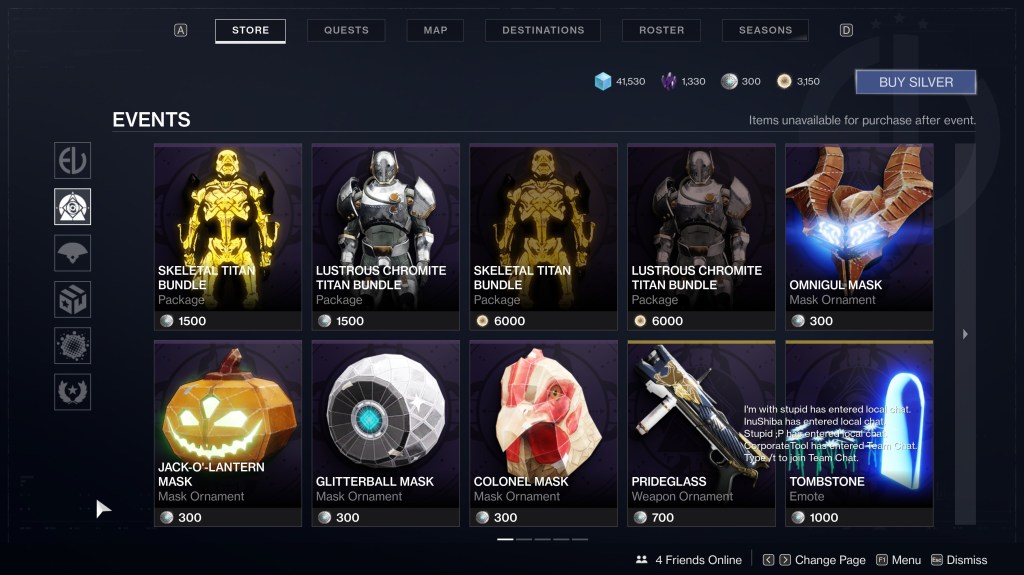Switch to the Quests tab
Image resolution: width=1024 pixels, height=575 pixels.
(346, 30)
